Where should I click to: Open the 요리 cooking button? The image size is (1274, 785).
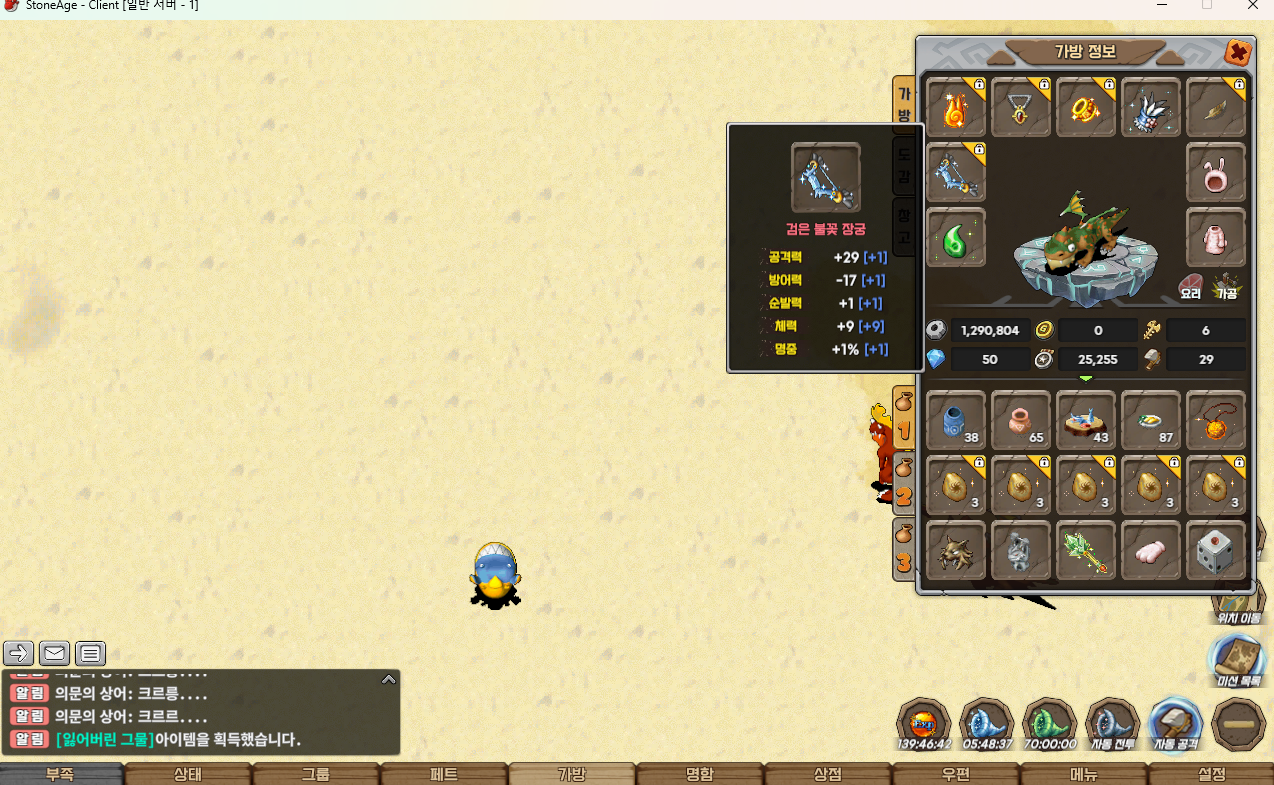[x=1191, y=287]
